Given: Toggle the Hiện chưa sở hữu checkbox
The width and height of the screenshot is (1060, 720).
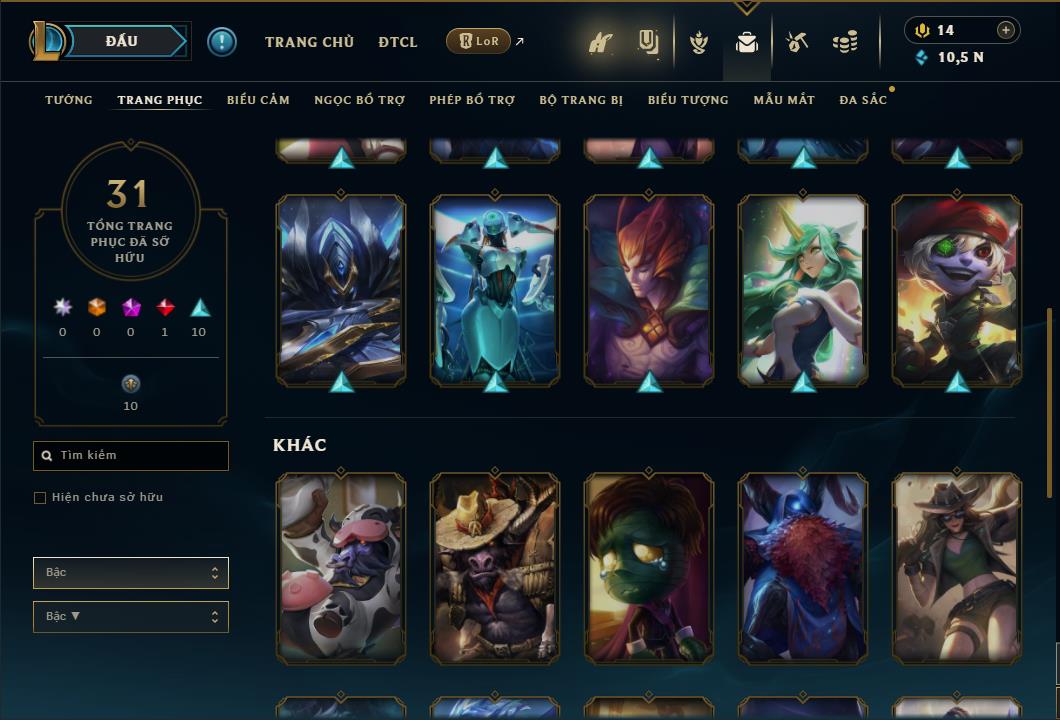Looking at the screenshot, I should (40, 498).
